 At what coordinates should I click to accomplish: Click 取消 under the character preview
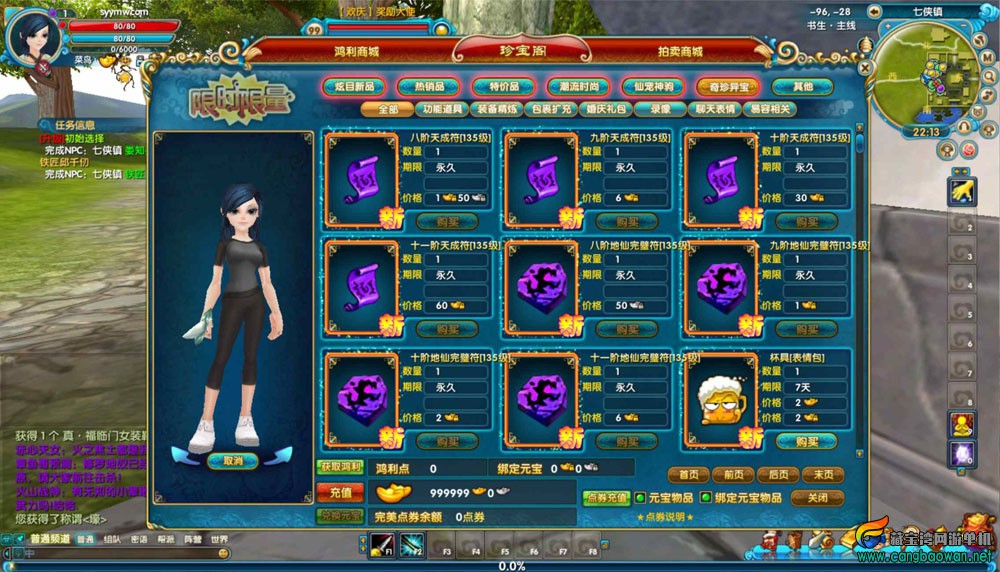coord(233,461)
